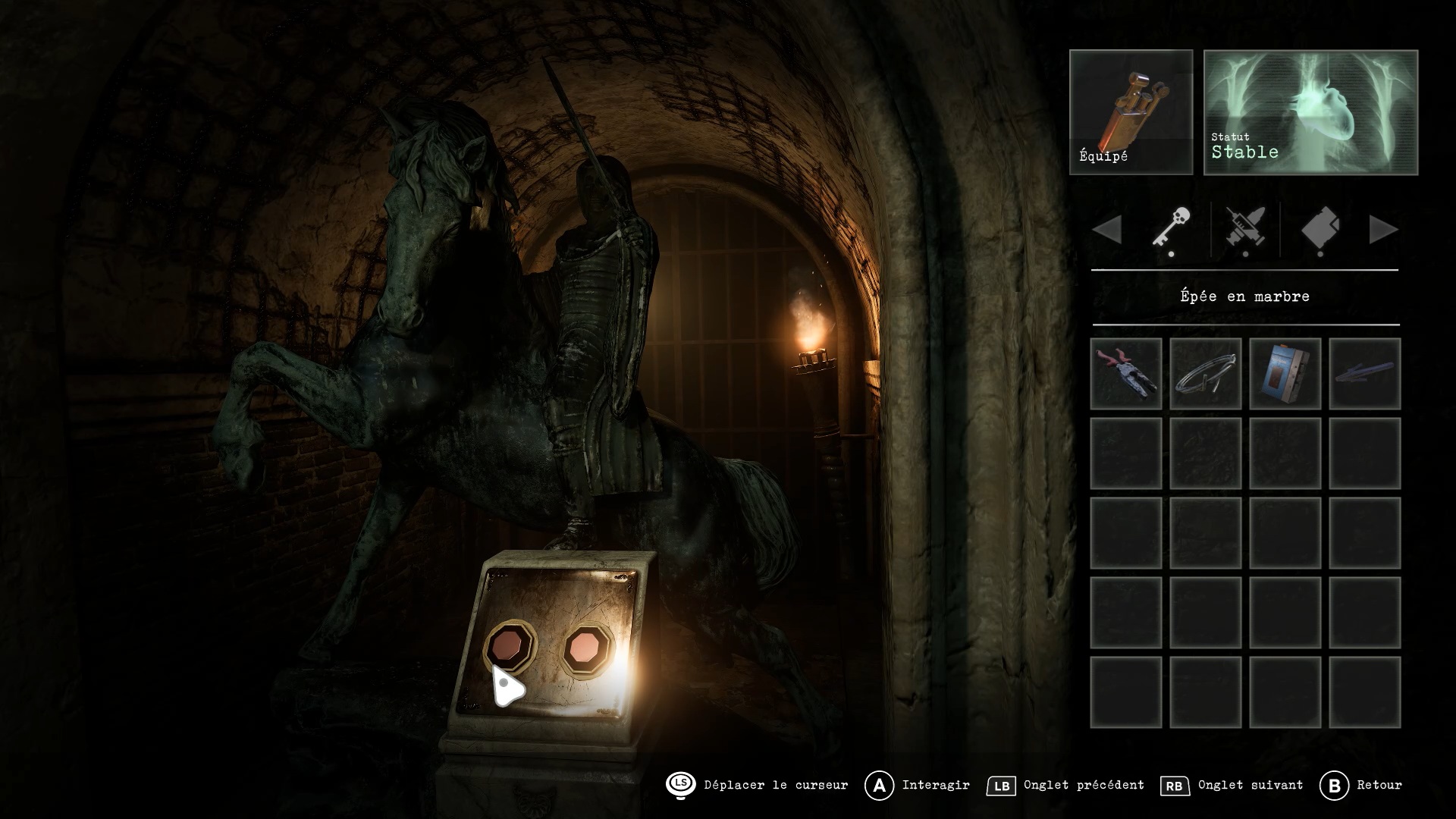Open the documents tab with paper icon
This screenshot has width=1456, height=819.
click(x=1320, y=228)
